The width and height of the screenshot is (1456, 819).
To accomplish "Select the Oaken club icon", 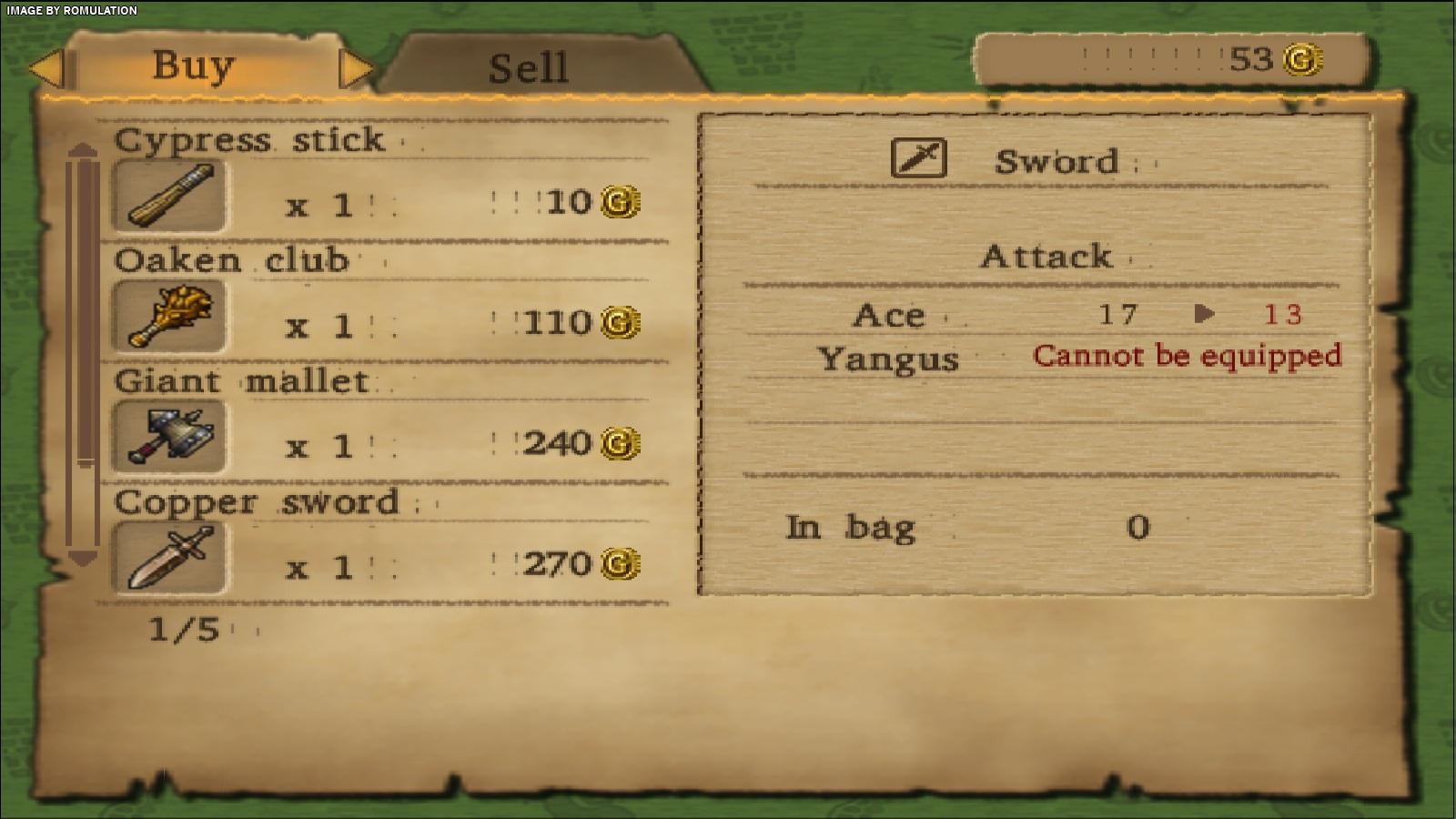I will (168, 317).
